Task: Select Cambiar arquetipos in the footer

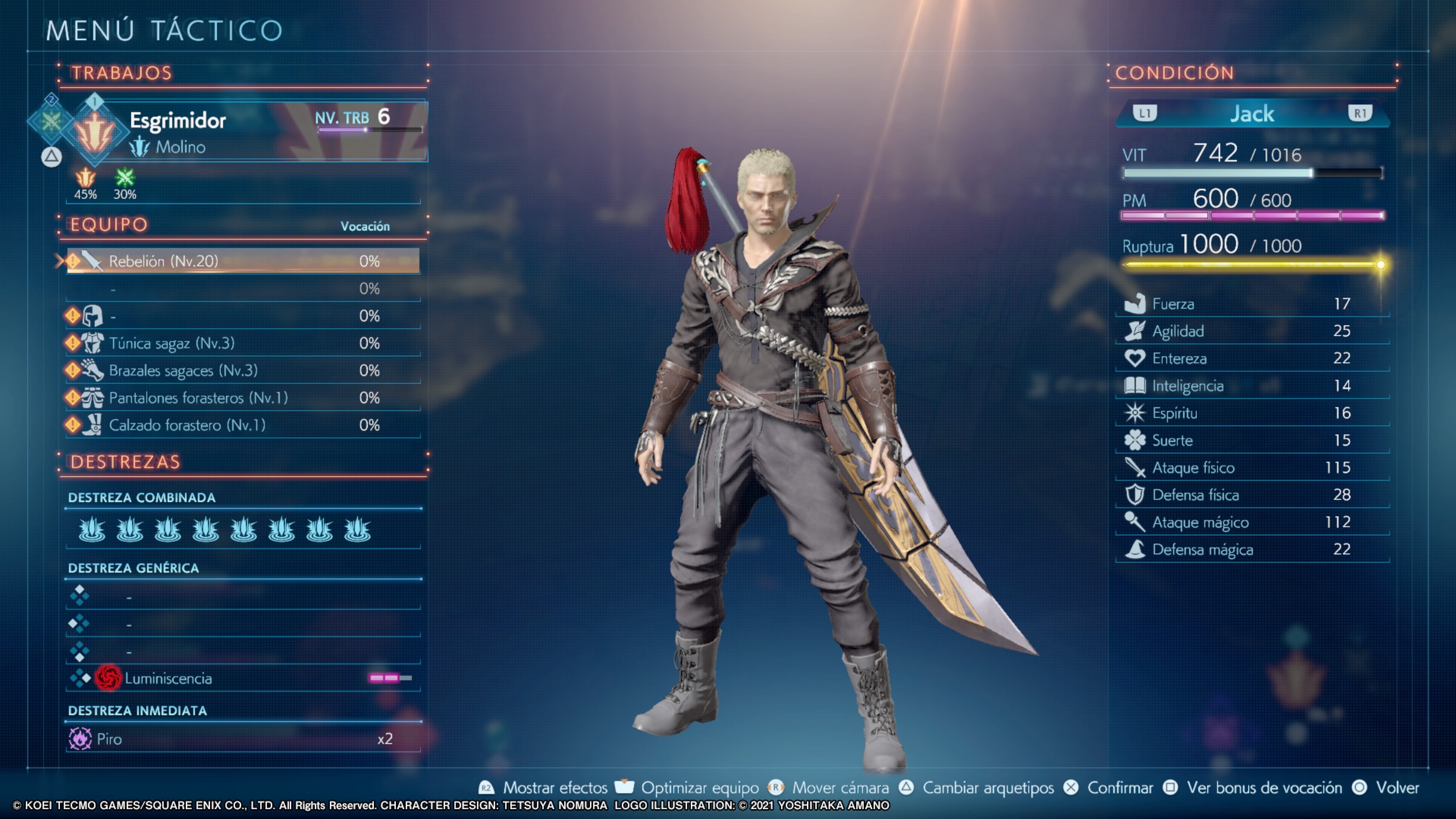Action: [x=987, y=788]
